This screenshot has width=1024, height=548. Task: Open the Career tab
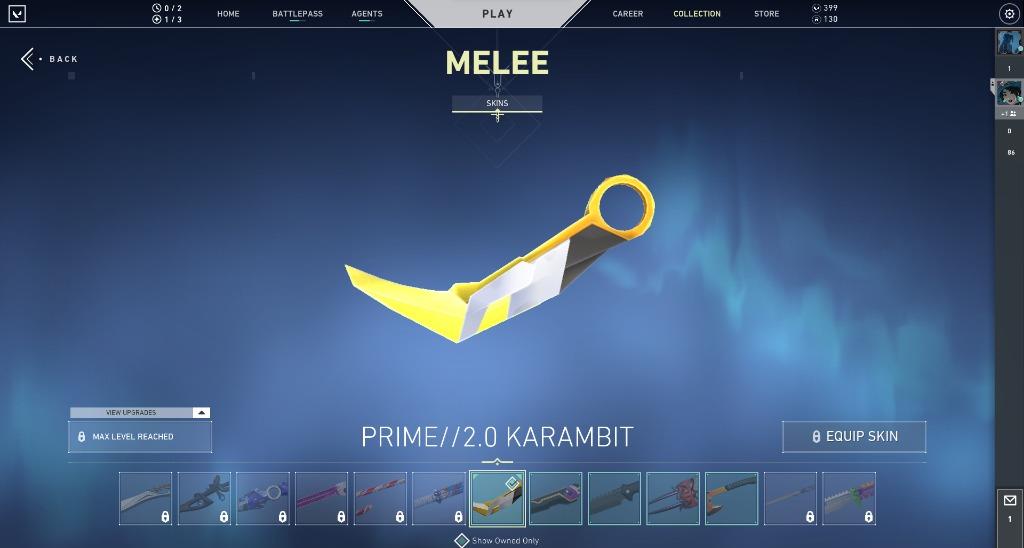pyautogui.click(x=628, y=14)
